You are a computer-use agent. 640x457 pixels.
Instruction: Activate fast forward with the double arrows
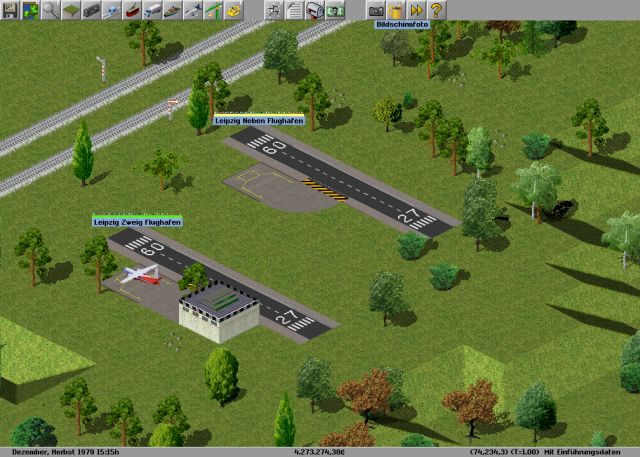tap(417, 10)
